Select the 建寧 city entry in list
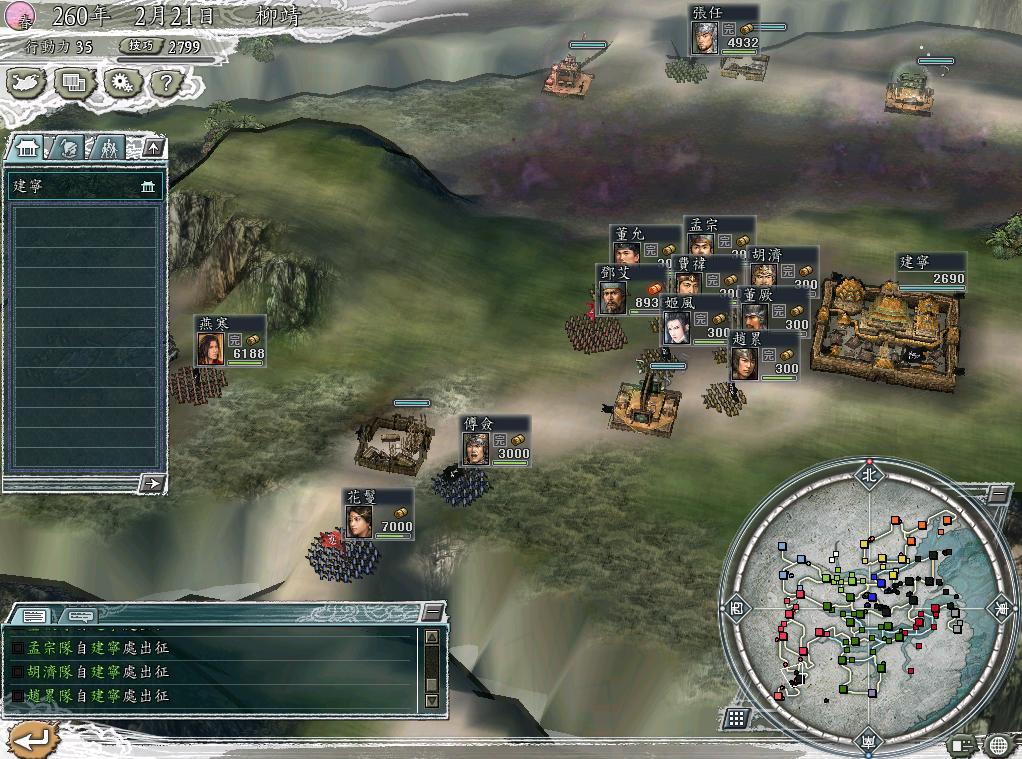The image size is (1022, 759). 85,186
